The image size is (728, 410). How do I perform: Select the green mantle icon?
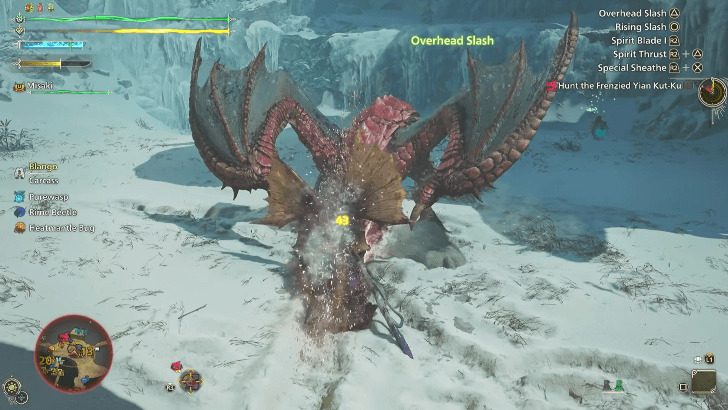(x=619, y=386)
